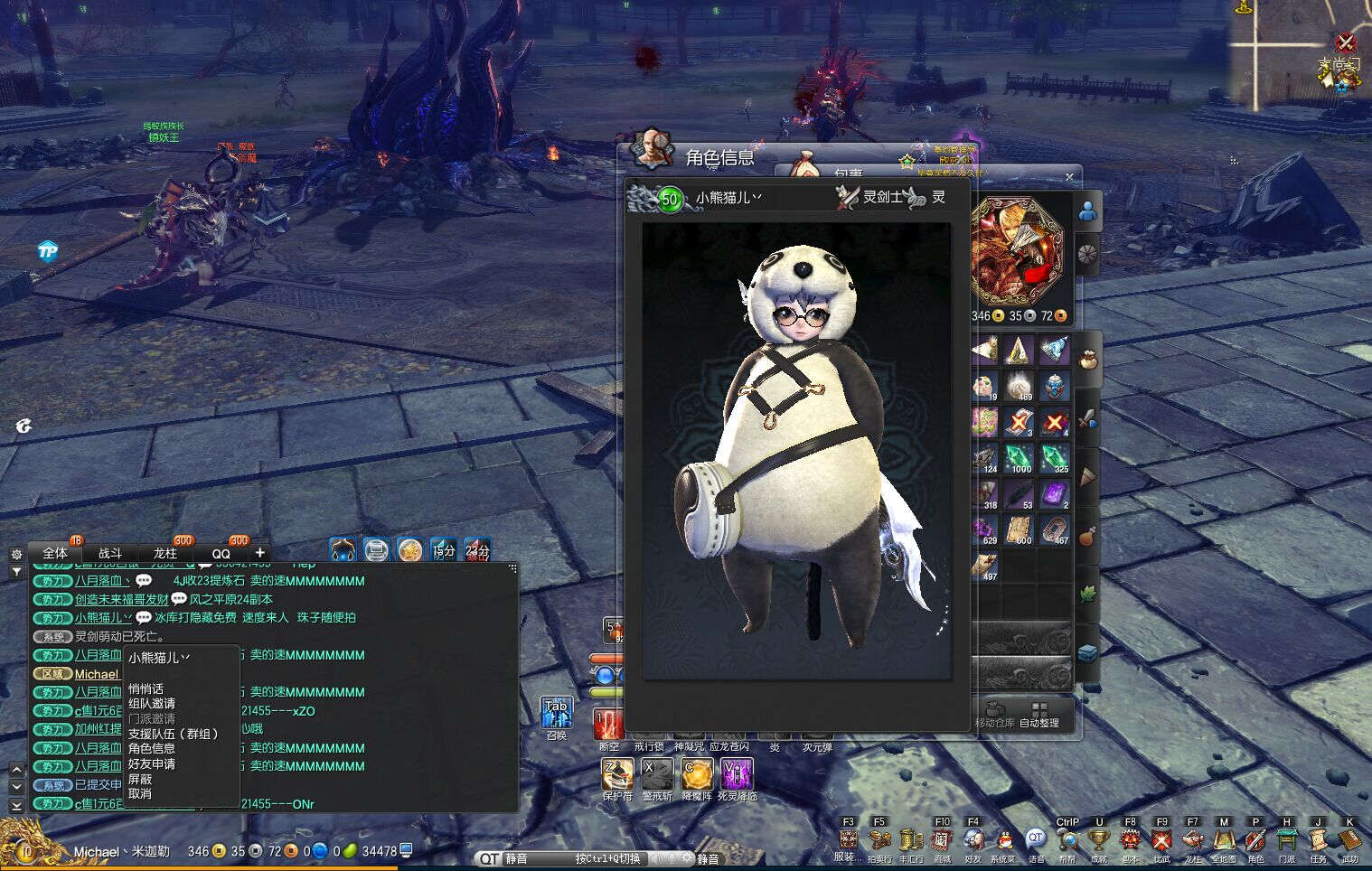The image size is (1372, 871).
Task: Close the inventory bag window
Action: tap(1069, 177)
